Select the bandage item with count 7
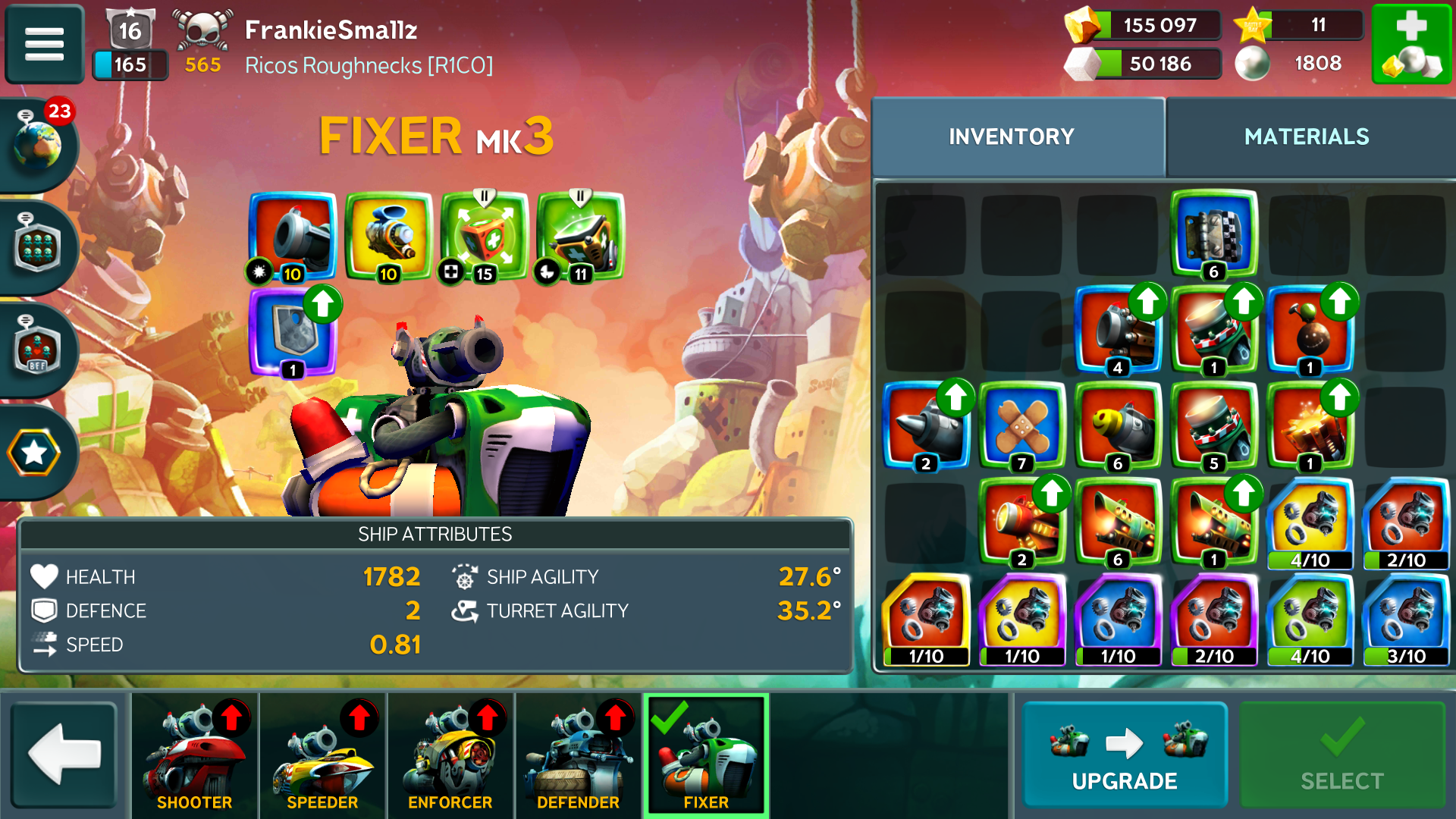The image size is (1456, 819). coord(1021,426)
